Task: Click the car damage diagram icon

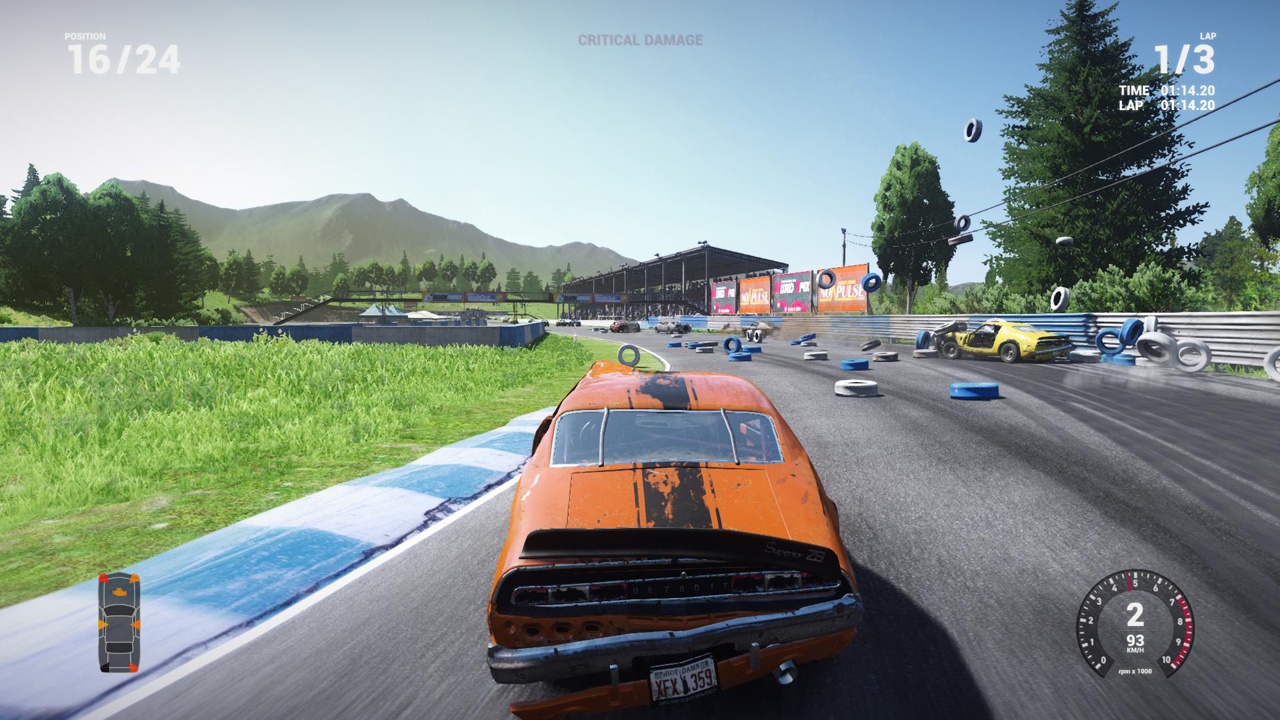Action: (x=119, y=622)
